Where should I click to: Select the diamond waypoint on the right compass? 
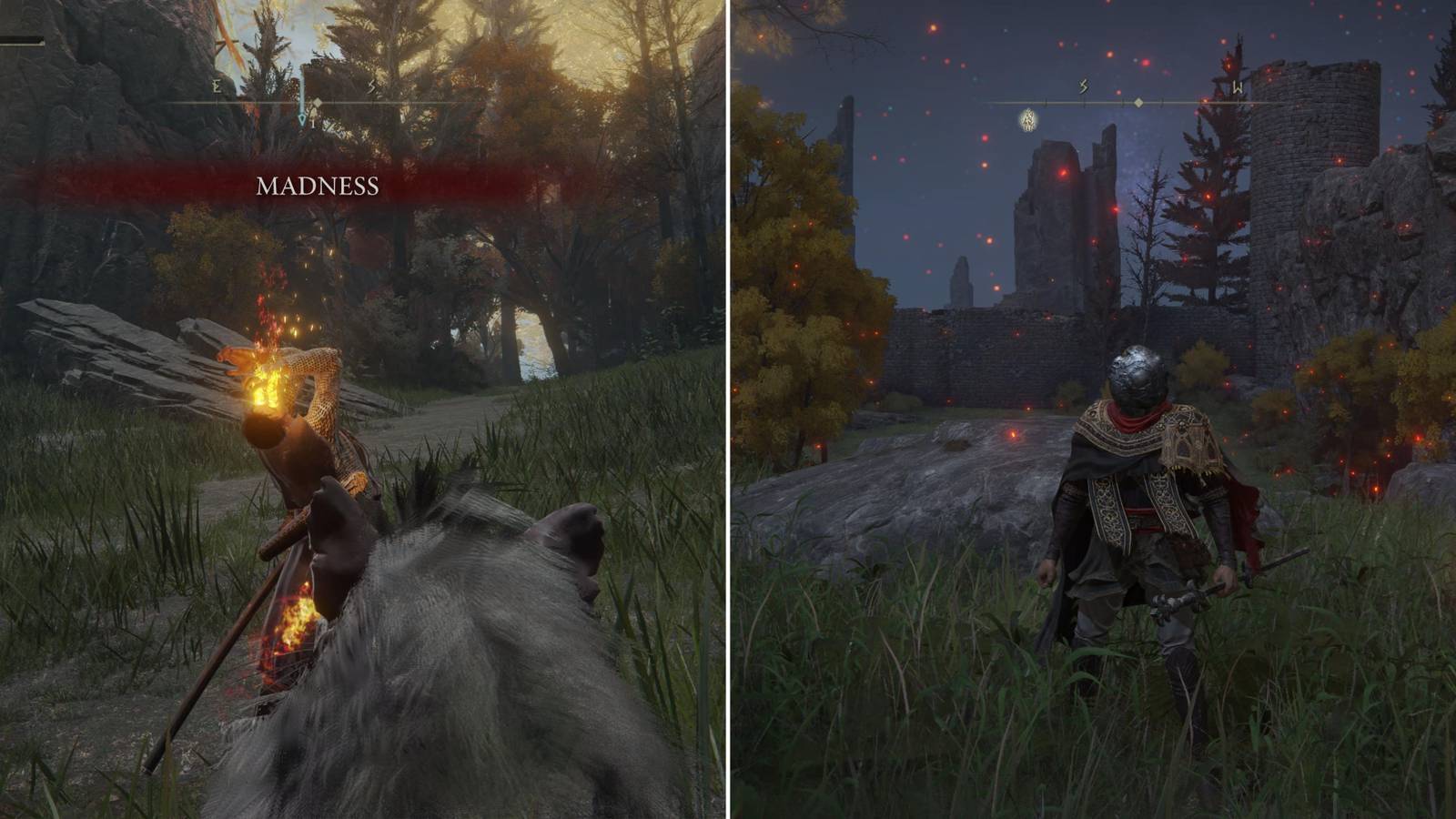(x=1138, y=102)
